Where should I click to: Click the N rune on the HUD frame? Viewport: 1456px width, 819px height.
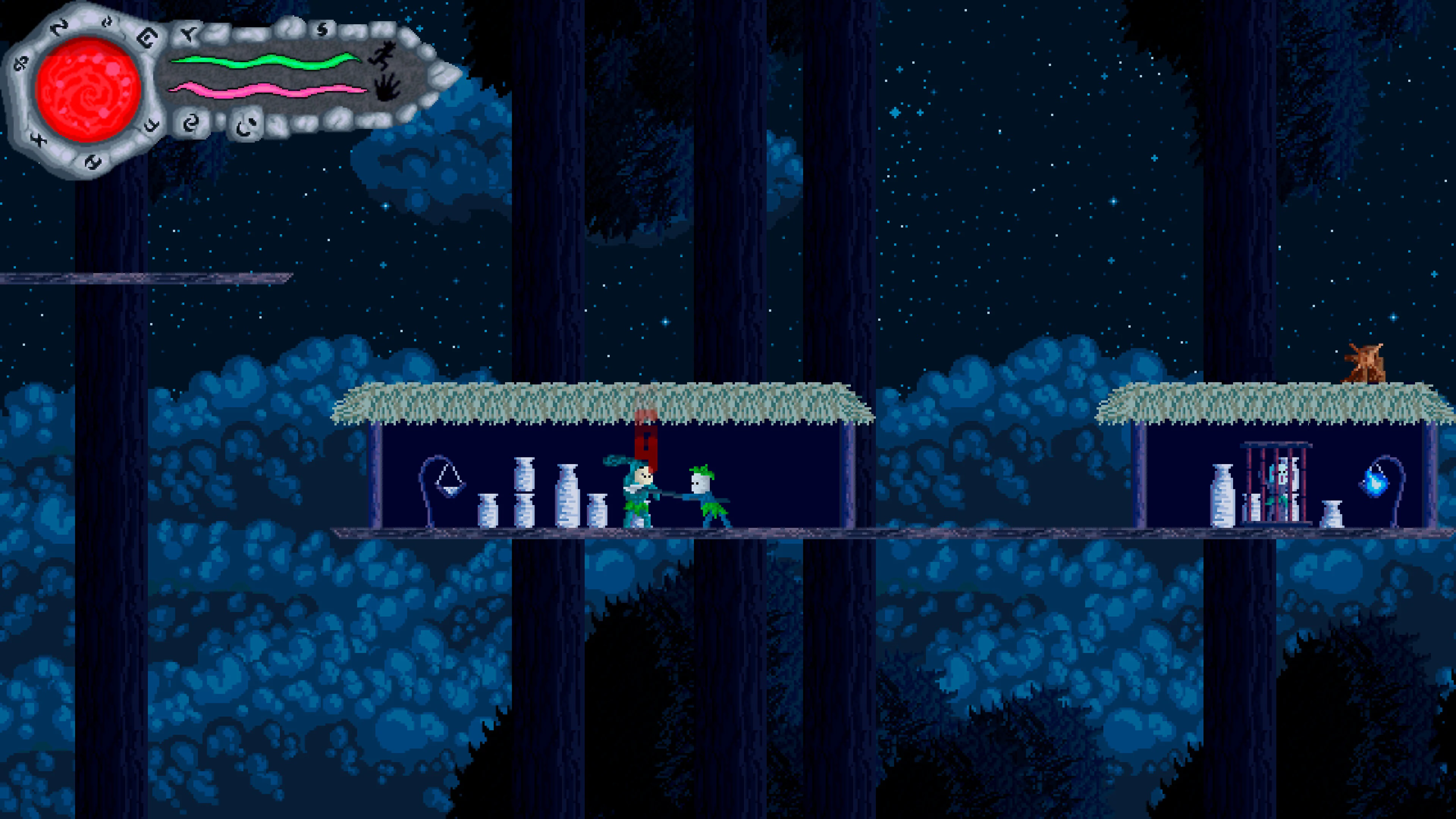[60, 27]
